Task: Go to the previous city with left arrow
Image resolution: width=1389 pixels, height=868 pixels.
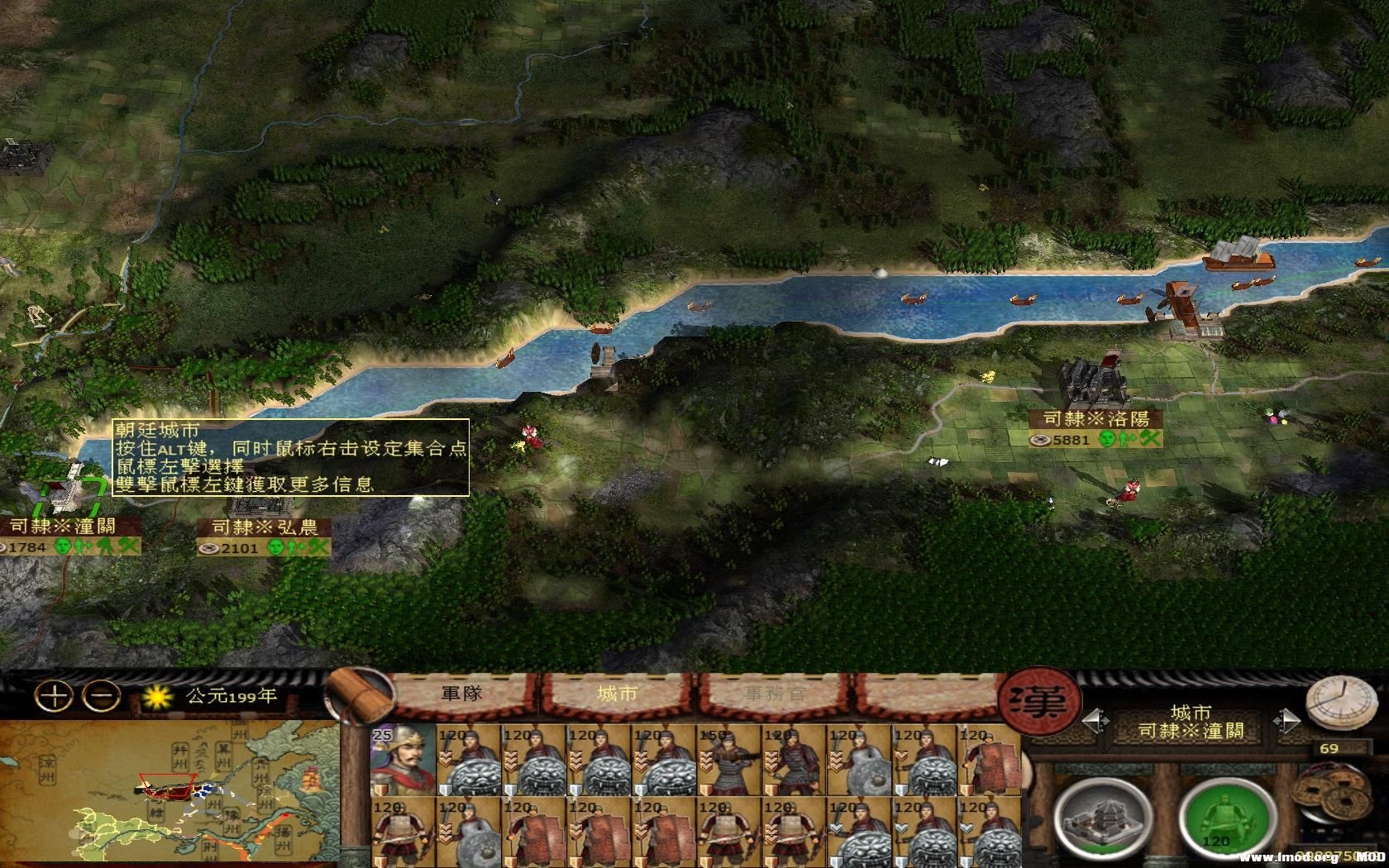Action: [x=1096, y=721]
